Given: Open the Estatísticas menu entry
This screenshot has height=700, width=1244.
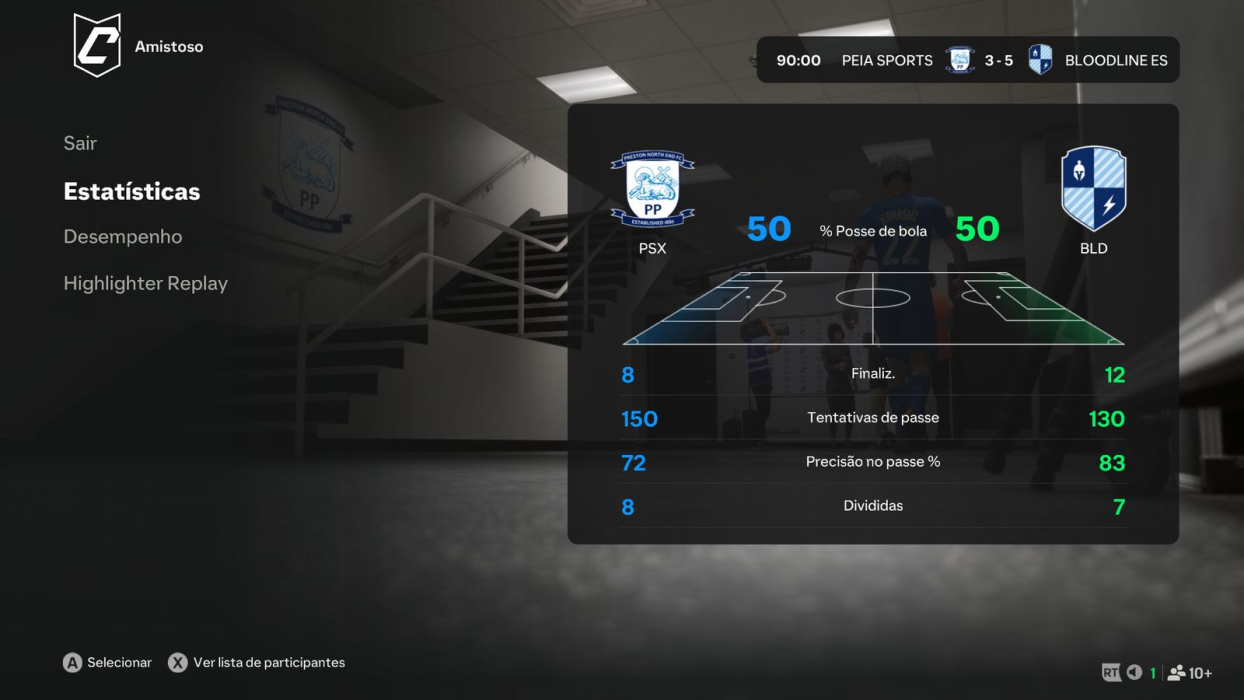Looking at the screenshot, I should pyautogui.click(x=132, y=191).
